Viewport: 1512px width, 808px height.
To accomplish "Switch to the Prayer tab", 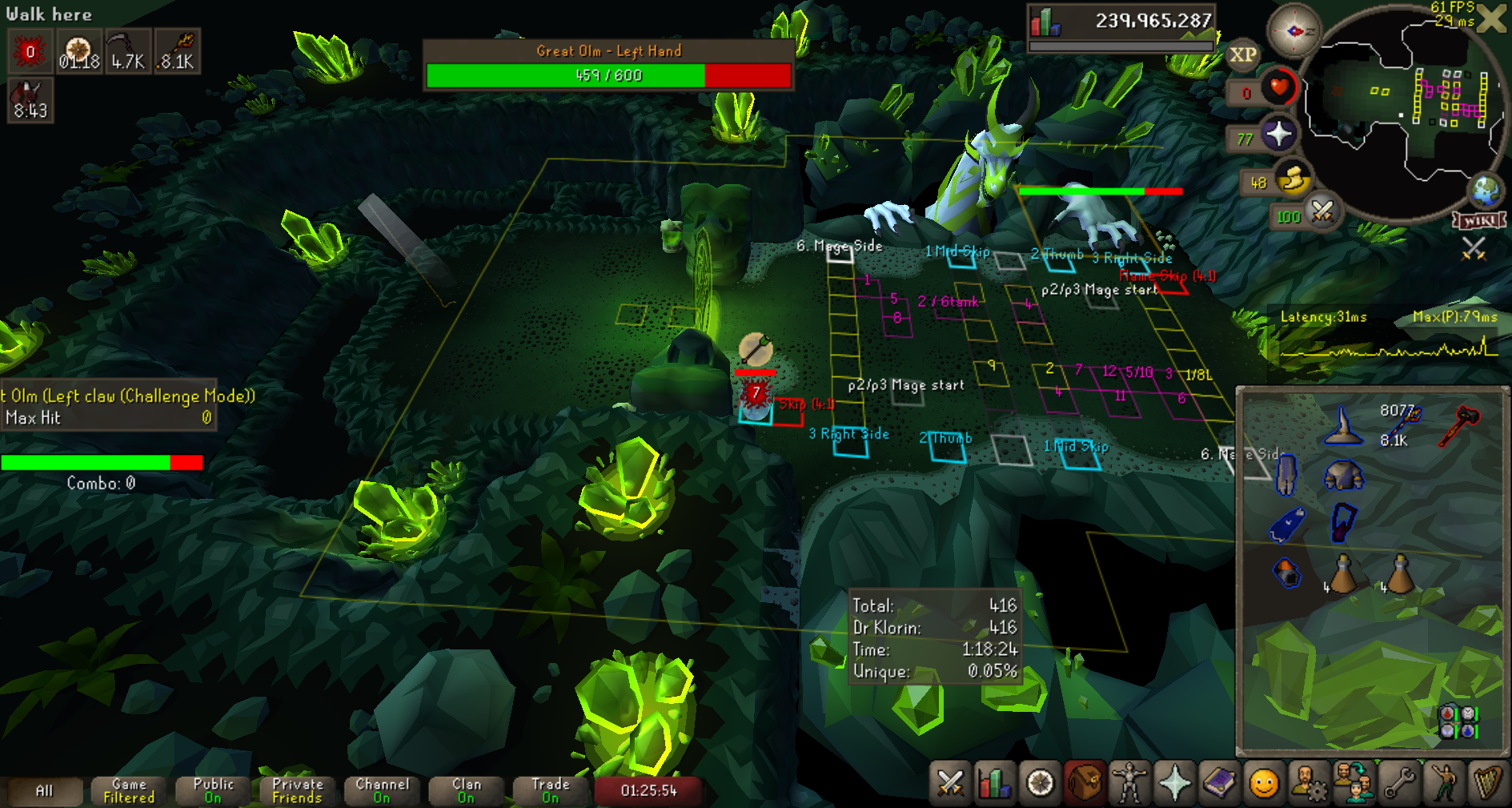I will coord(1174,782).
